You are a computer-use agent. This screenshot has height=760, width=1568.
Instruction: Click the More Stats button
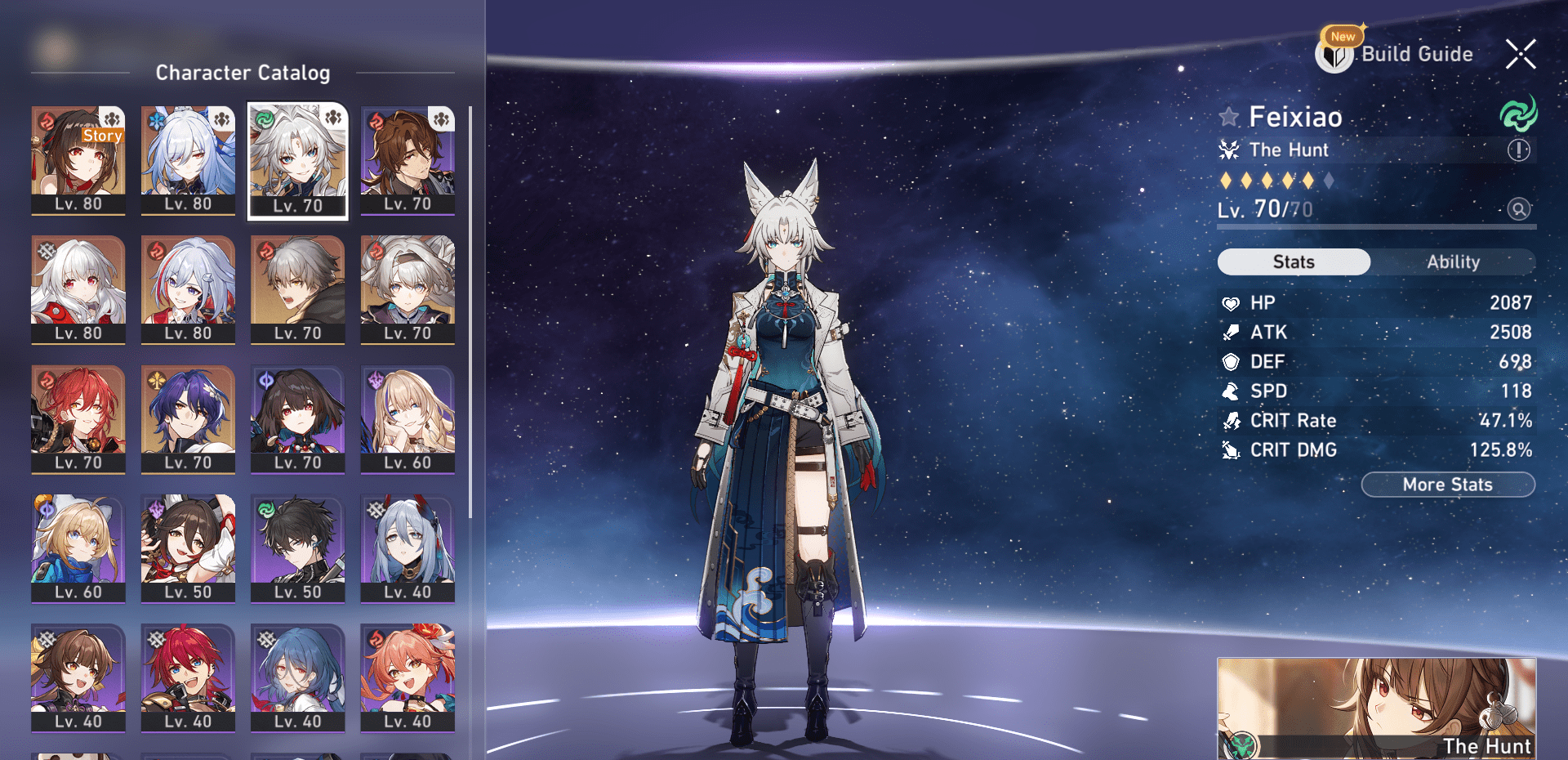point(1447,484)
